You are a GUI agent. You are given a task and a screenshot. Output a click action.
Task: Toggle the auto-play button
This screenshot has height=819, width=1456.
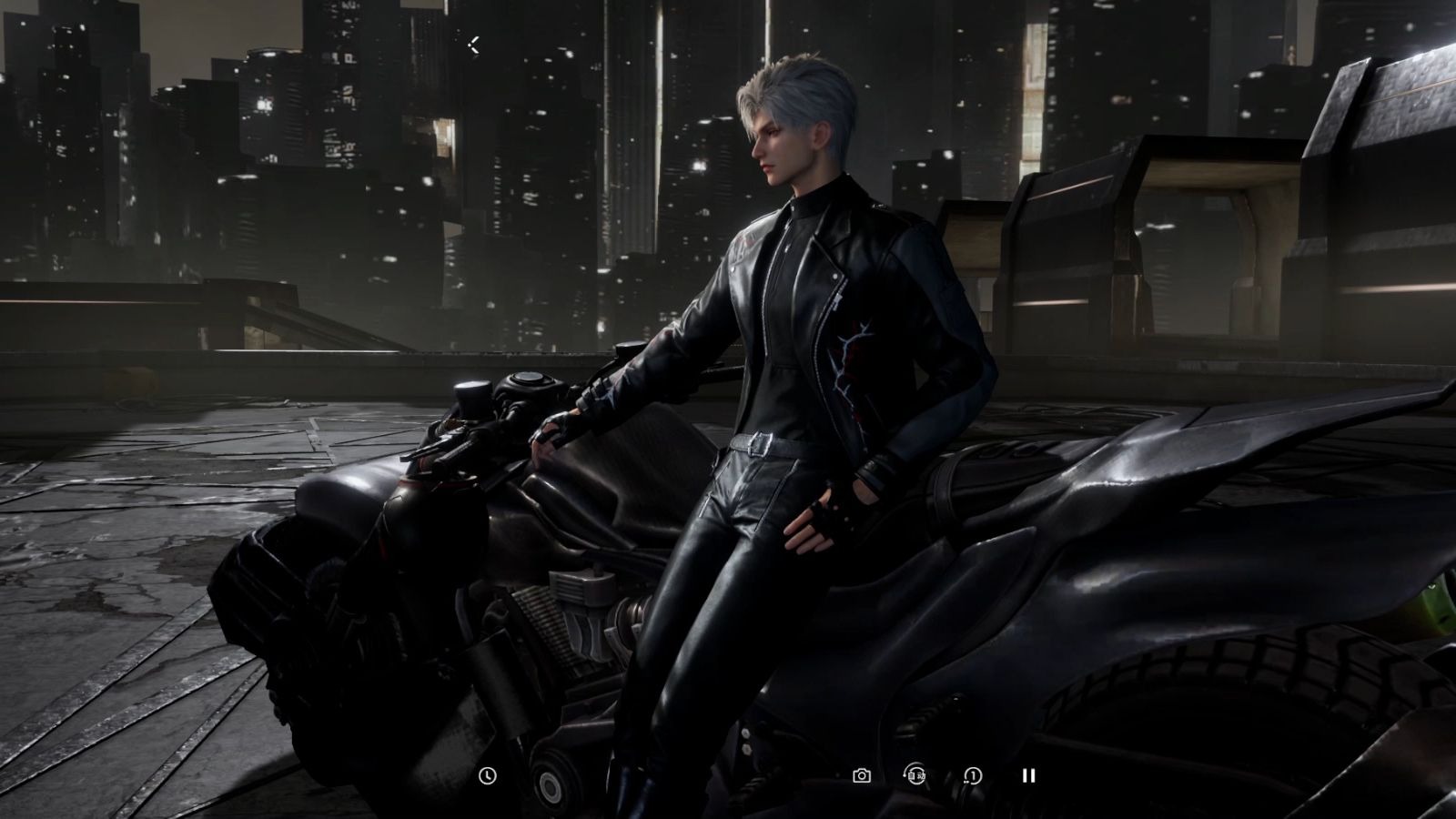tap(915, 775)
